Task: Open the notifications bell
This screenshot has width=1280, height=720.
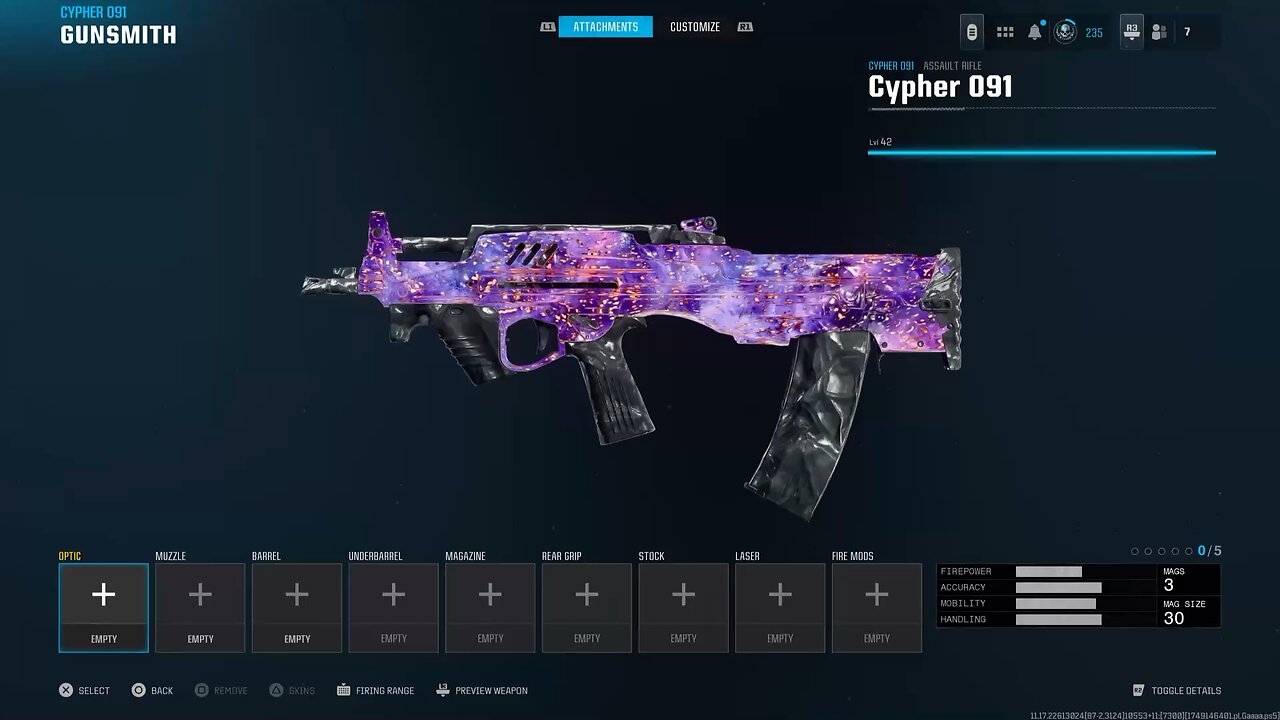Action: point(1035,32)
